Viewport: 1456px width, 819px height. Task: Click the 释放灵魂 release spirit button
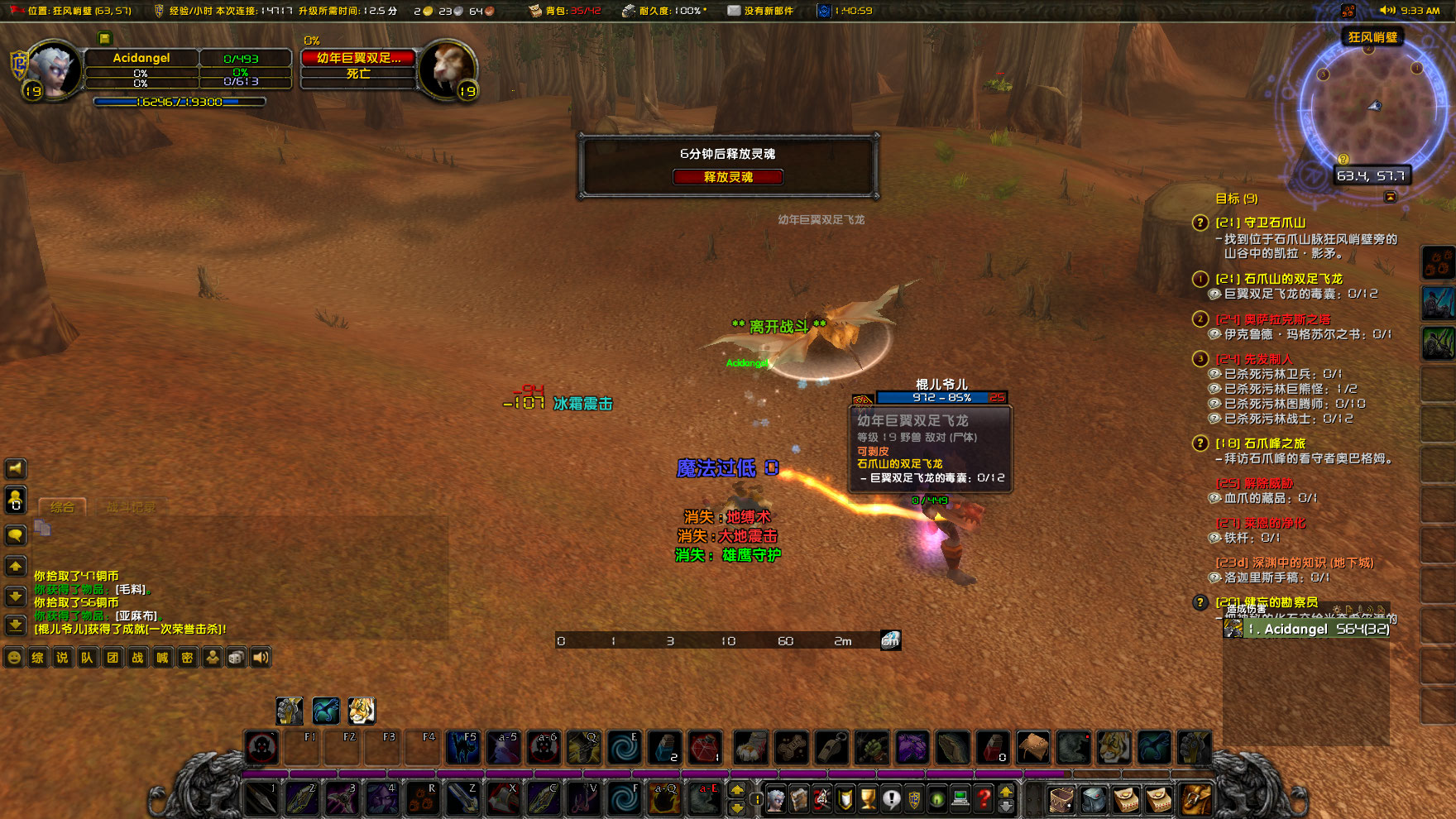coord(729,176)
